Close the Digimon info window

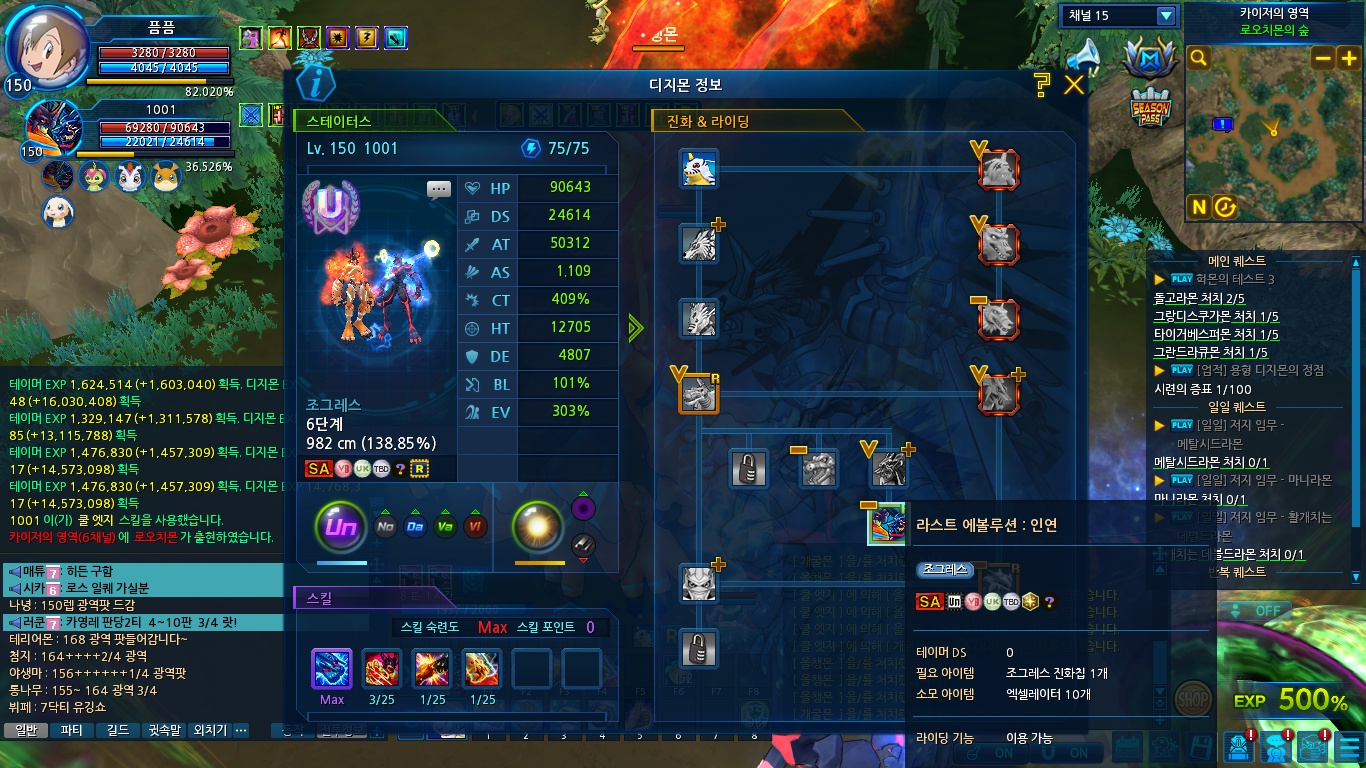1074,85
